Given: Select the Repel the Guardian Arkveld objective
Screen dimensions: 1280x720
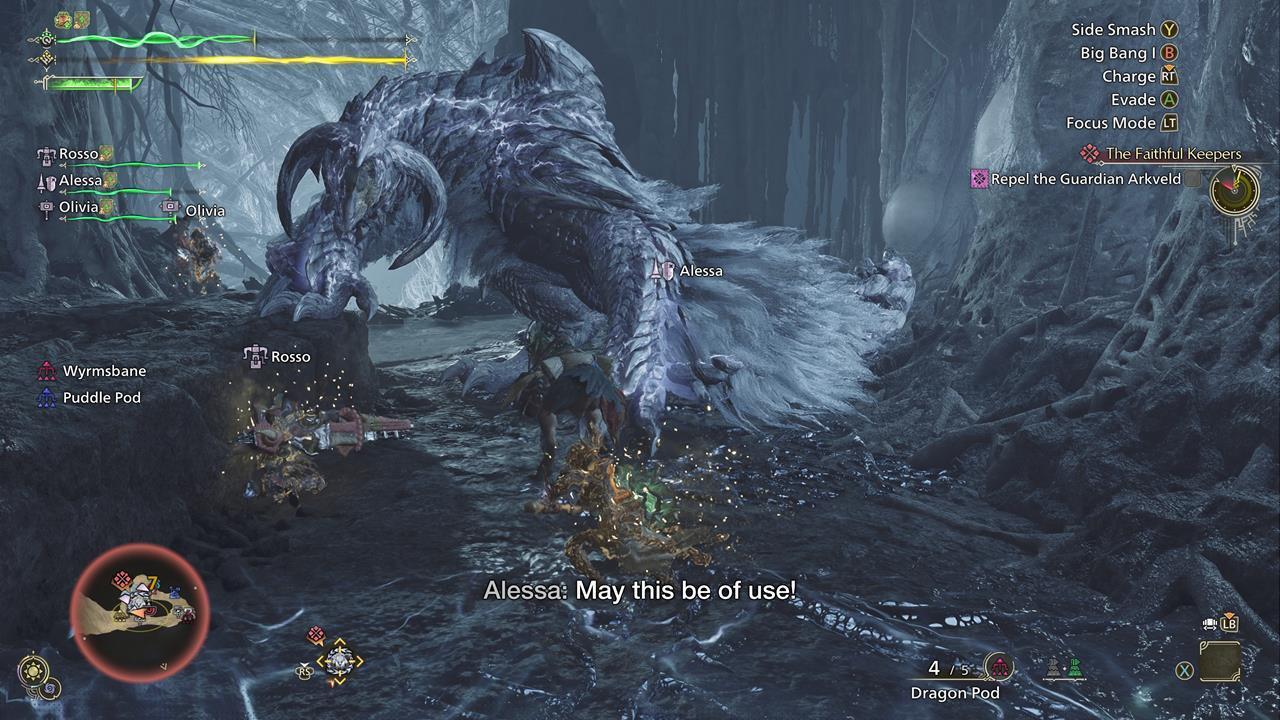Looking at the screenshot, I should pos(1084,179).
